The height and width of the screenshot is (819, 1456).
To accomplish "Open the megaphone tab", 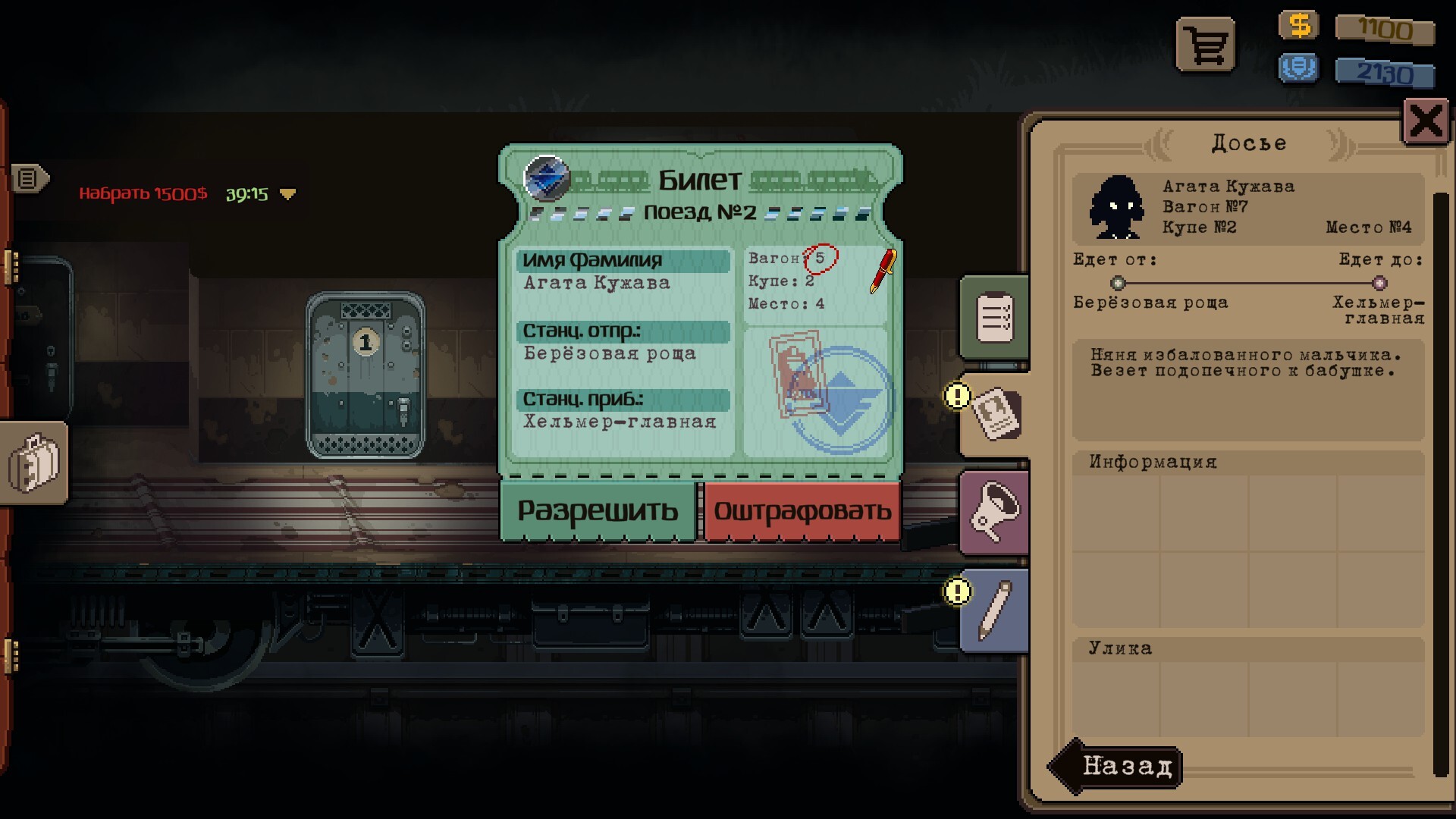I will 995,513.
